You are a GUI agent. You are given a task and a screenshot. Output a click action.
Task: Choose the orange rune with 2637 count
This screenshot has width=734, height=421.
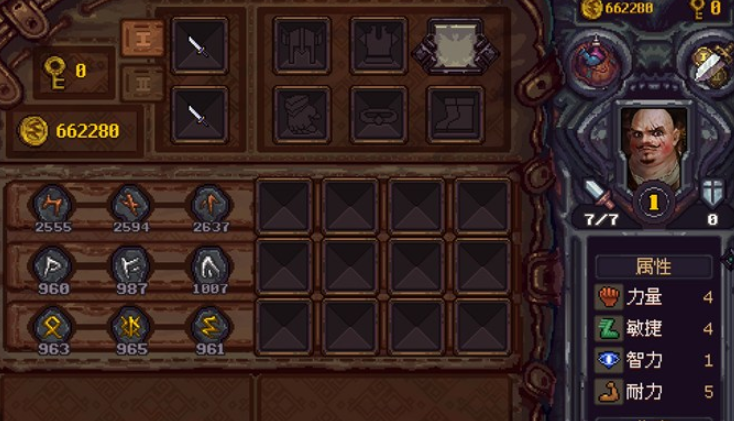(x=210, y=203)
